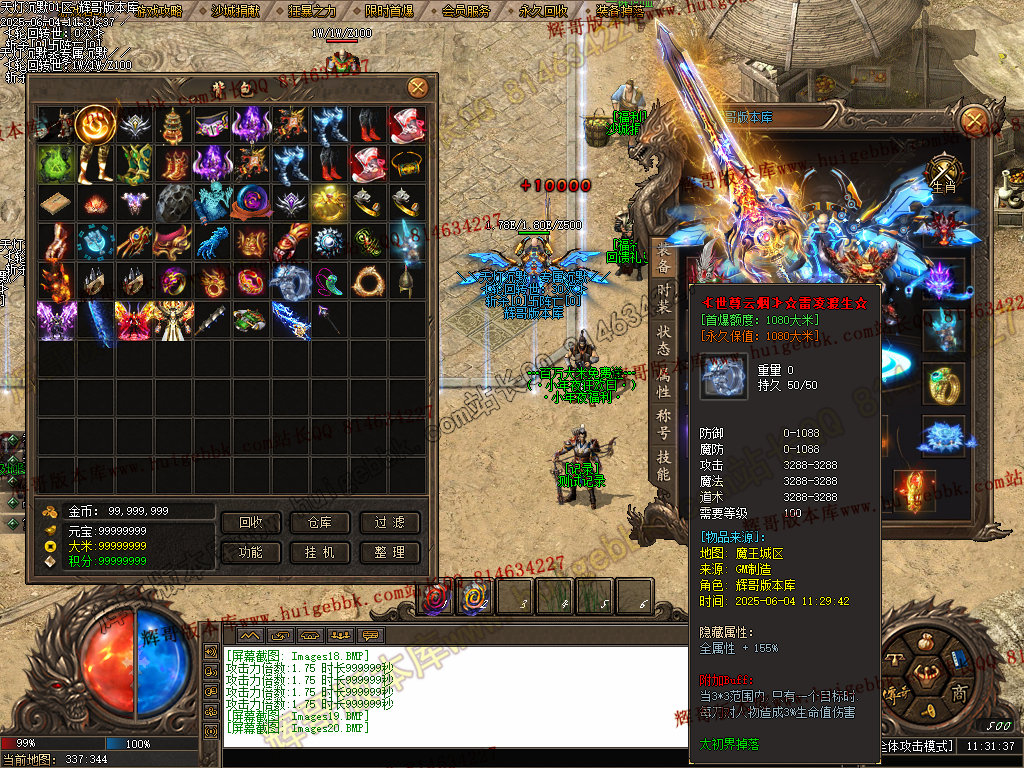Open the 狂暴之力 menu entry
The image size is (1024, 768).
312,11
